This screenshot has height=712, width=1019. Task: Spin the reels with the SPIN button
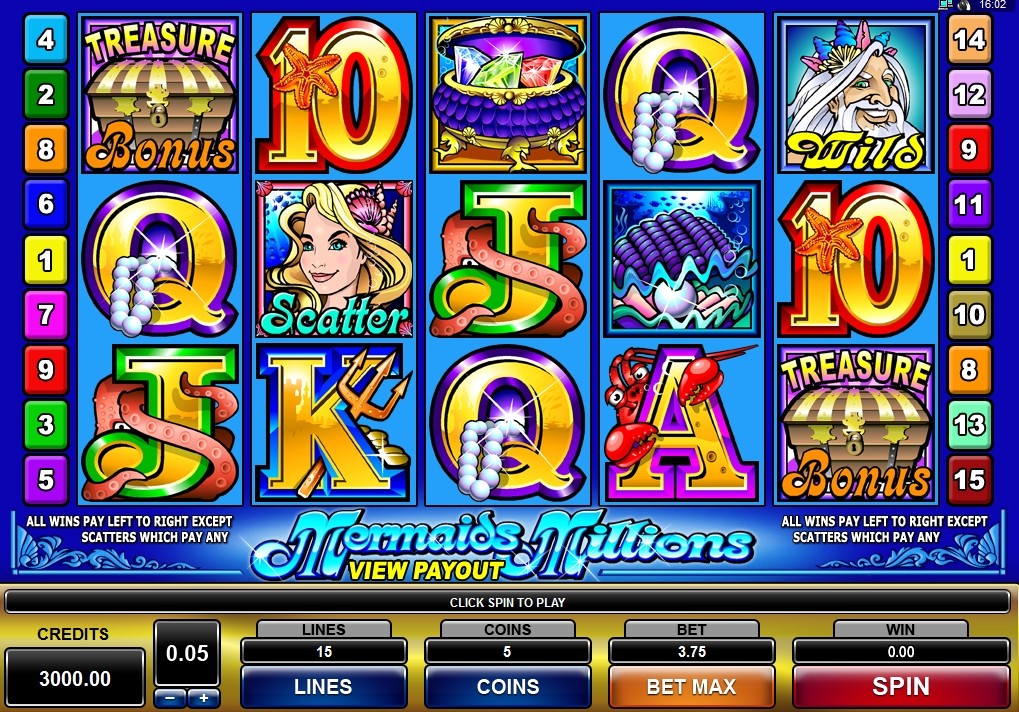[900, 687]
